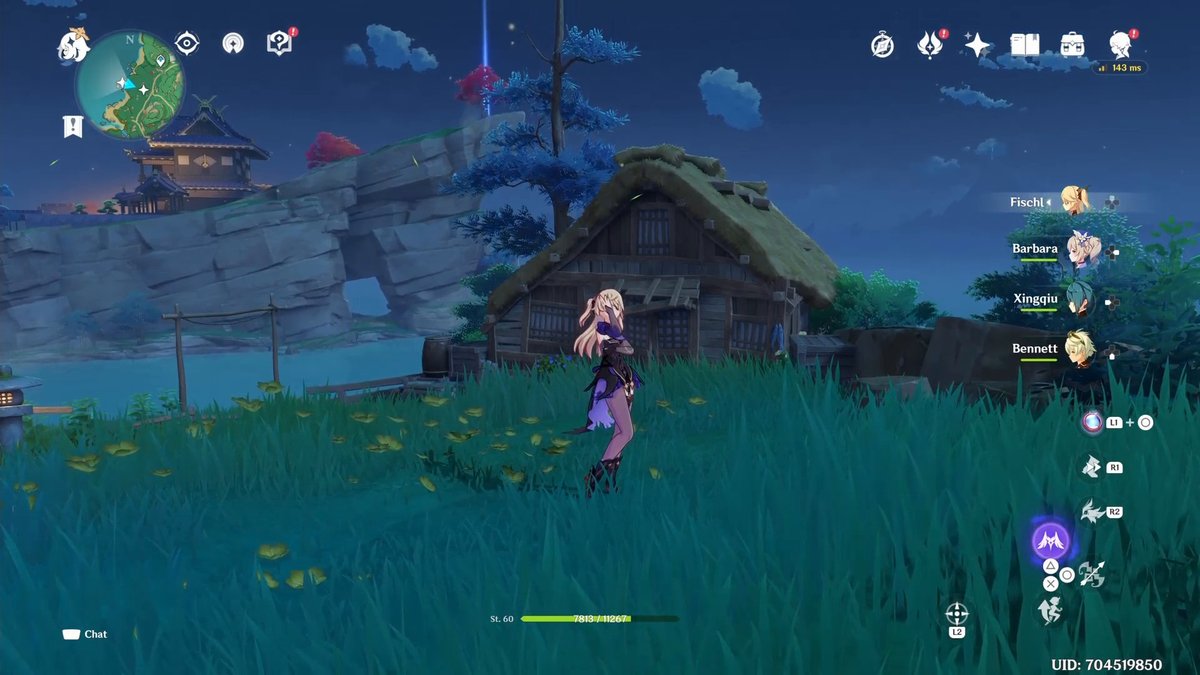
Task: Switch to Bennett
Action: 1078,348
